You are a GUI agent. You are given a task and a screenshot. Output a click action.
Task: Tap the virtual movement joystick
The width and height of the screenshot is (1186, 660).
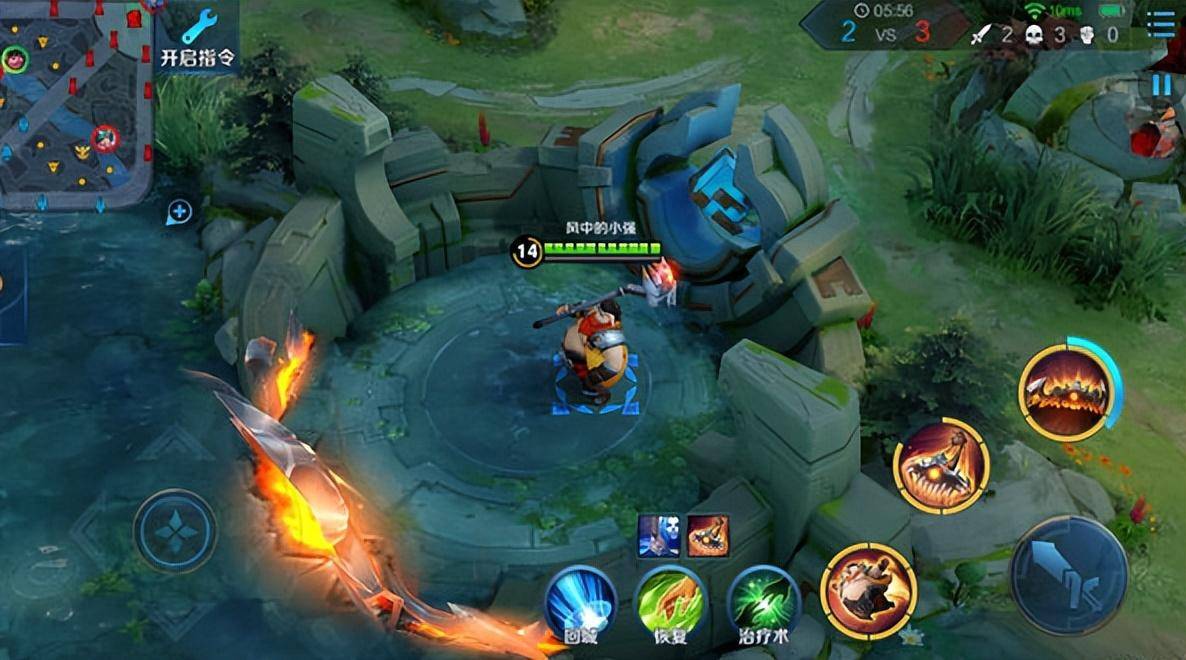176,531
